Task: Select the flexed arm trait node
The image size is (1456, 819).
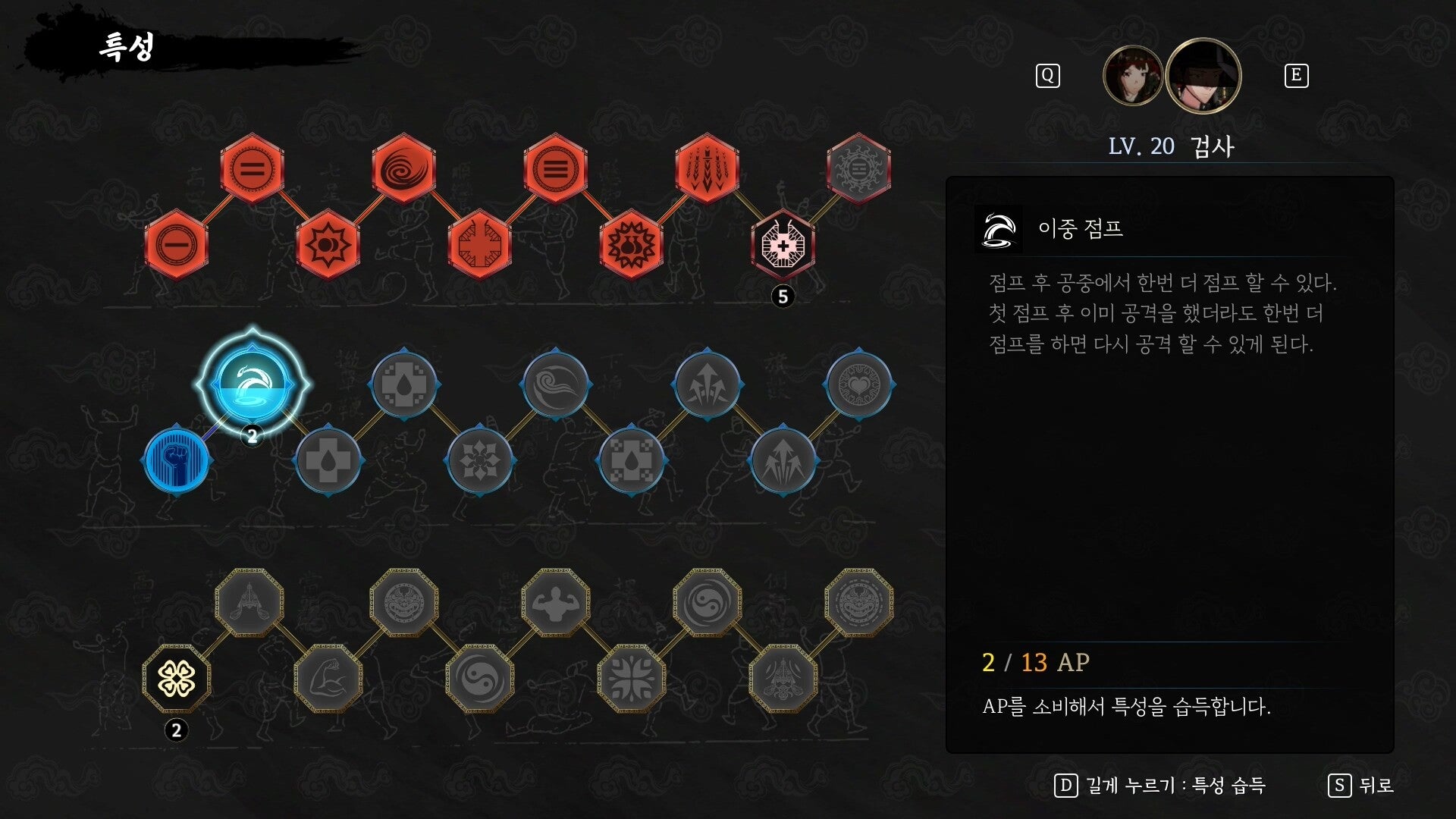Action: click(x=328, y=678)
